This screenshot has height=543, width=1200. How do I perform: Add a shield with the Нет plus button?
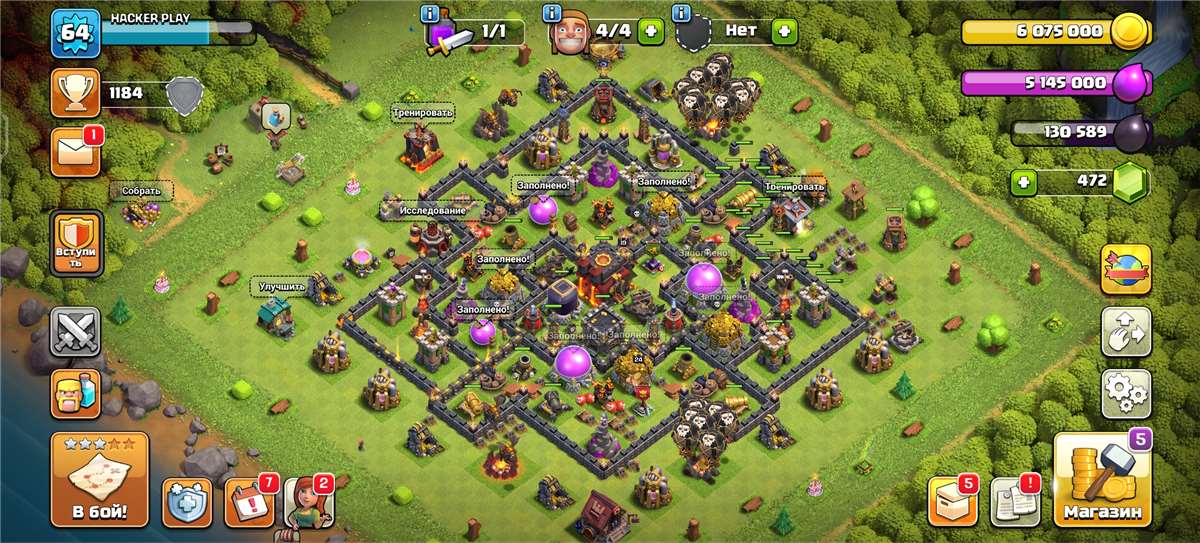[x=784, y=31]
